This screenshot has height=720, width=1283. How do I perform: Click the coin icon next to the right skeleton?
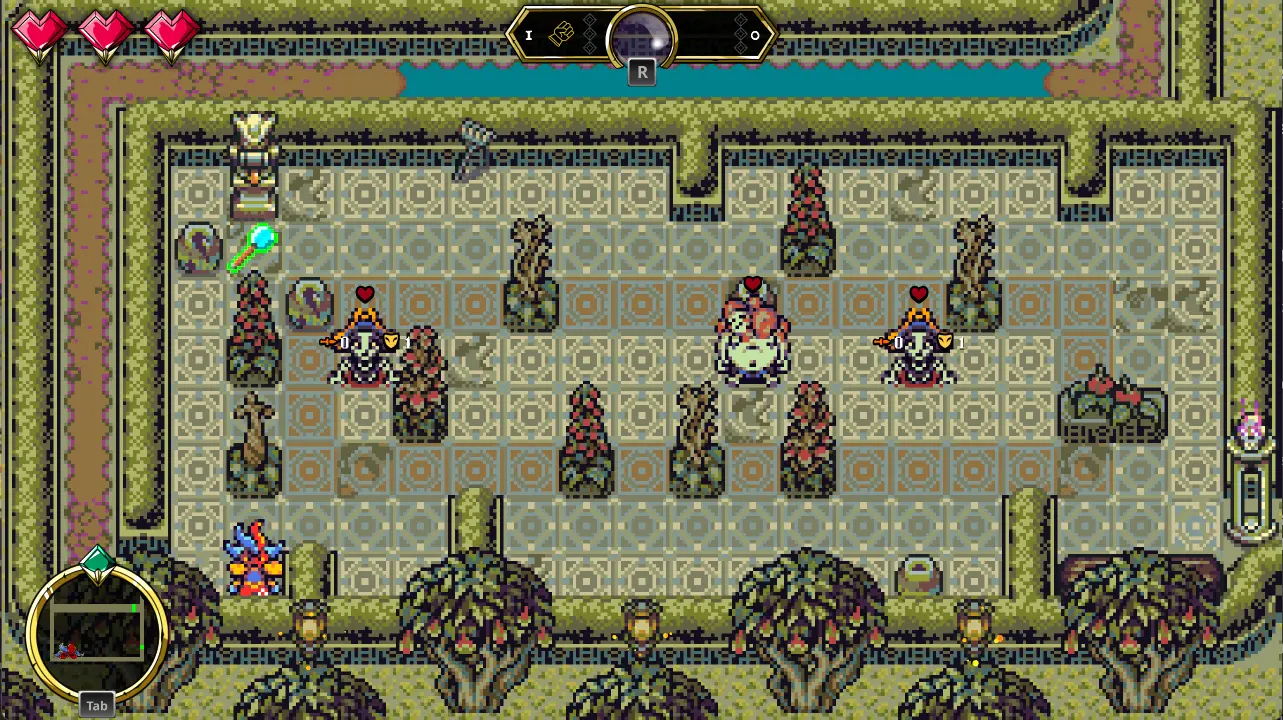943,342
